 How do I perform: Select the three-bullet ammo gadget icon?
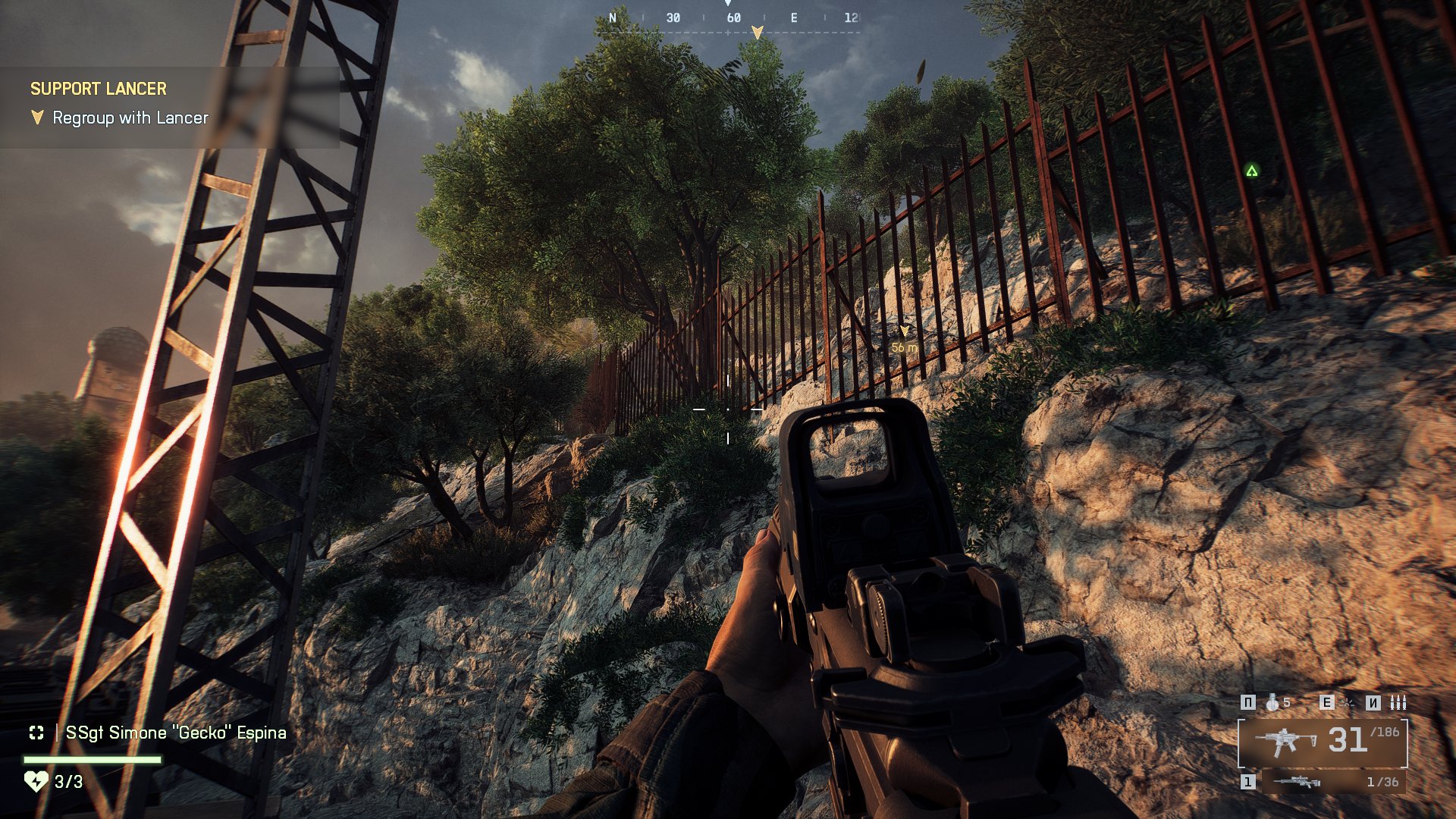pos(1398,703)
